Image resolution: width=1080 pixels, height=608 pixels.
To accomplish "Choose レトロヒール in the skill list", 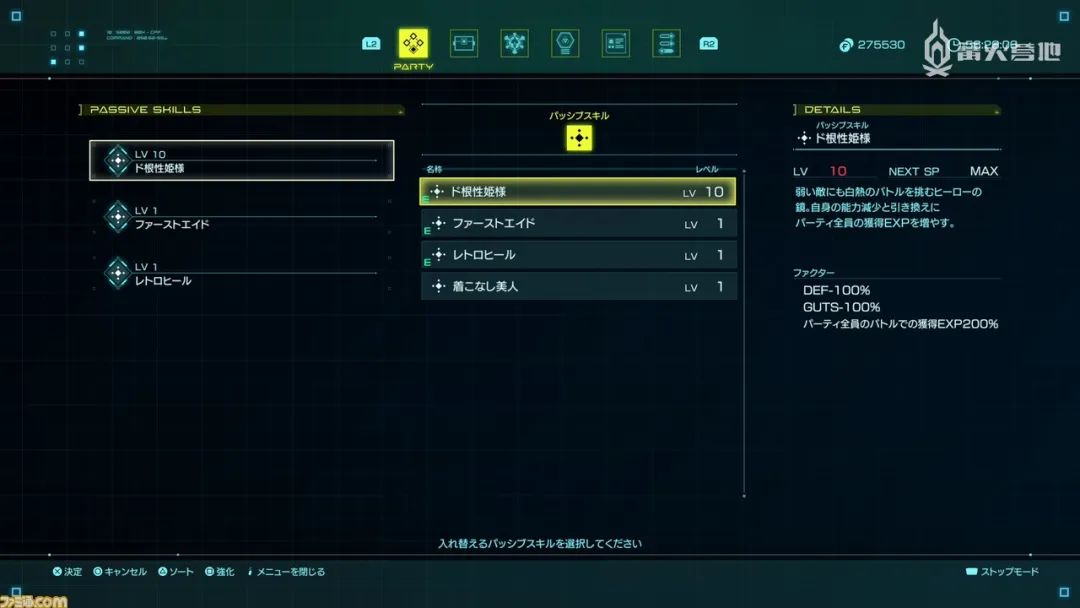I will click(578, 255).
